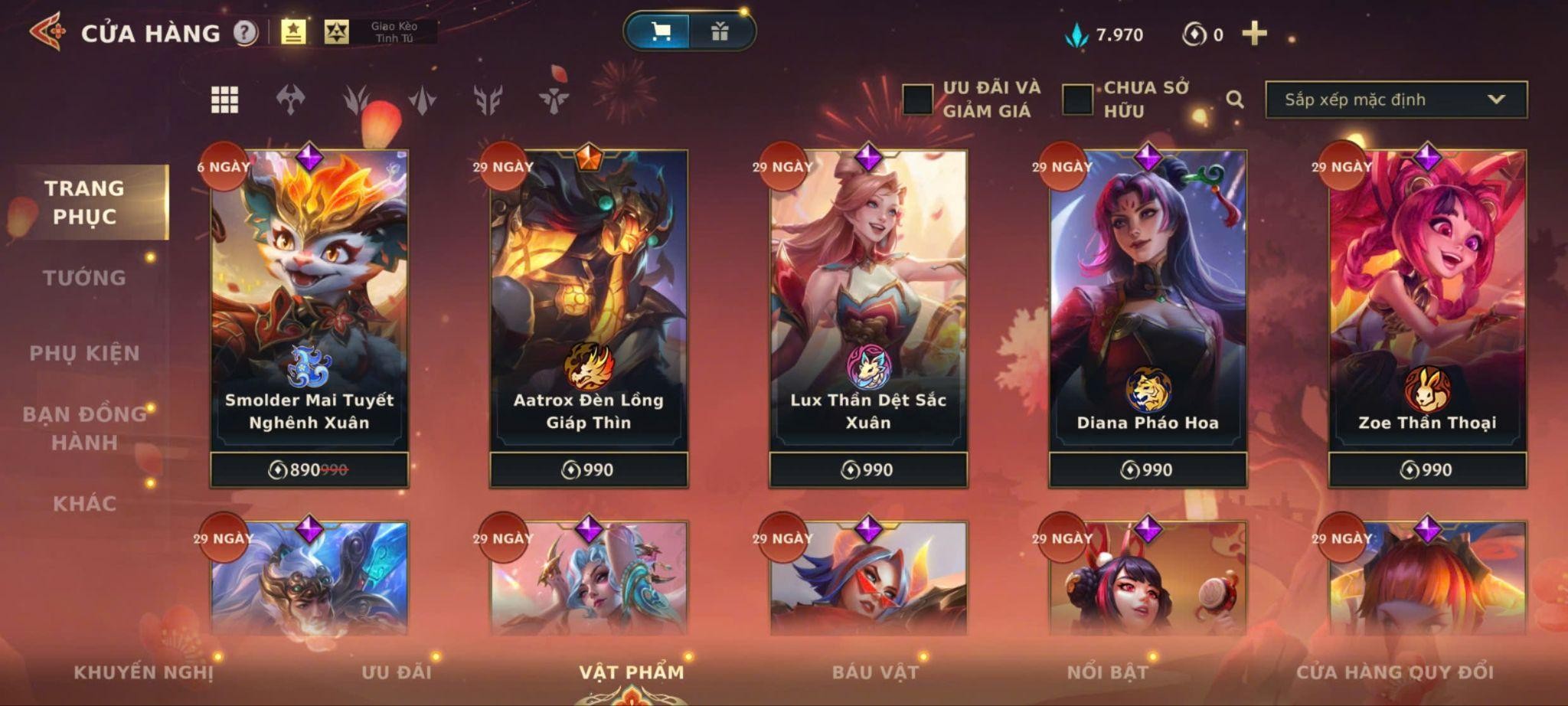Screen dimensions: 1568x706
Task: Open the Cửa Hàng Quy Đổi tab
Action: click(1394, 672)
